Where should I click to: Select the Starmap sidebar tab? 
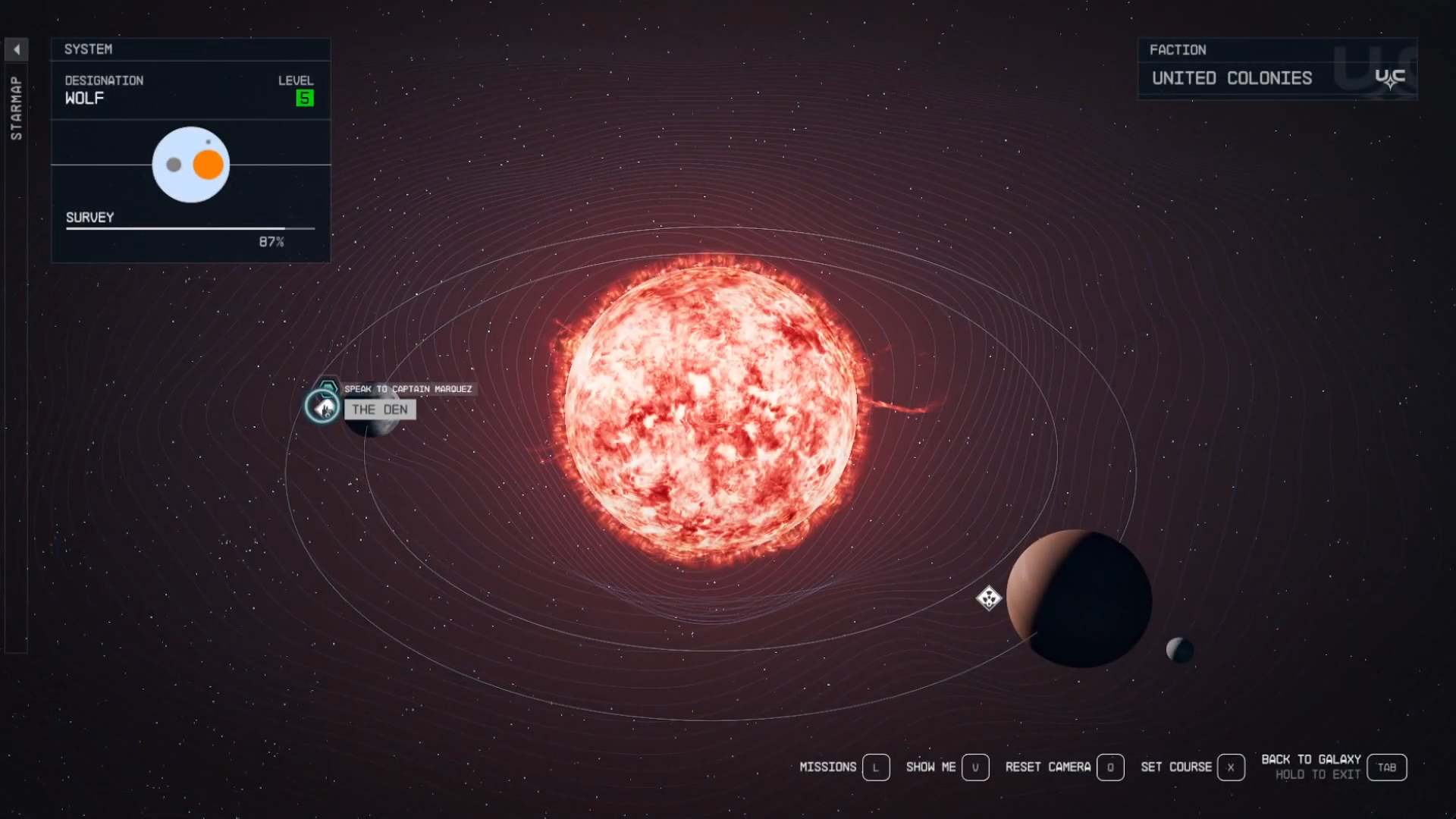pyautogui.click(x=16, y=106)
